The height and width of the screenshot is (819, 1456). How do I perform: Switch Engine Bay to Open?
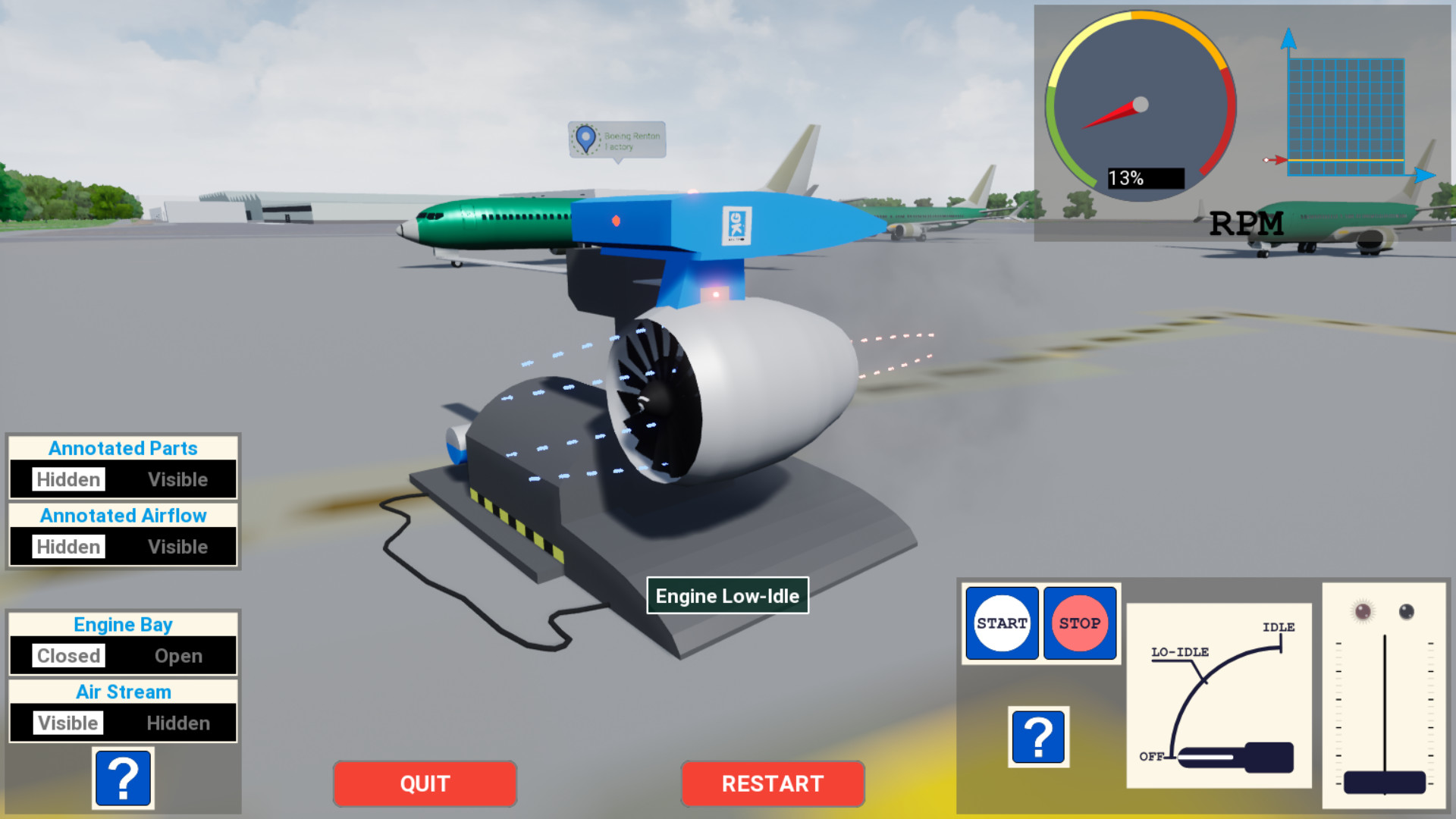(178, 655)
